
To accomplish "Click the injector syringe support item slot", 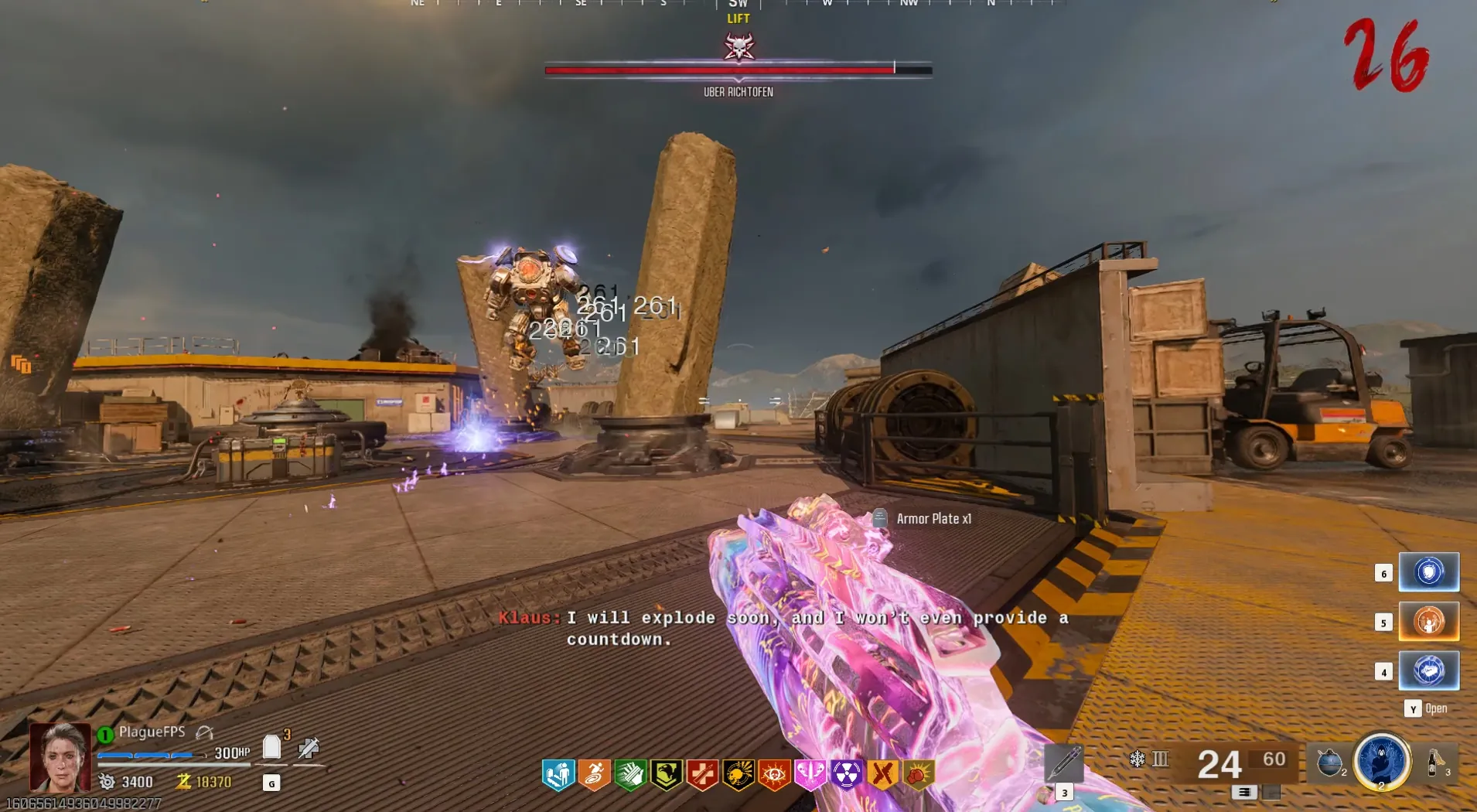I will coord(1063,763).
